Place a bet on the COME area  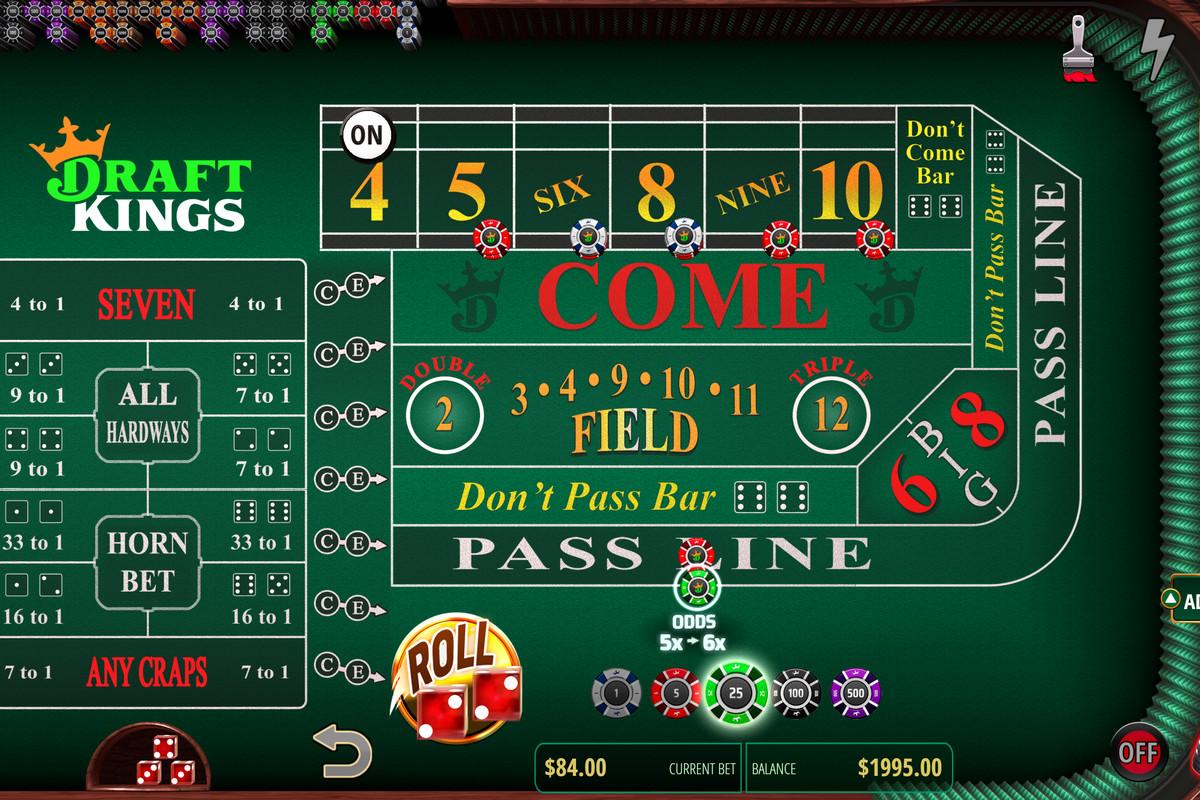(680, 295)
